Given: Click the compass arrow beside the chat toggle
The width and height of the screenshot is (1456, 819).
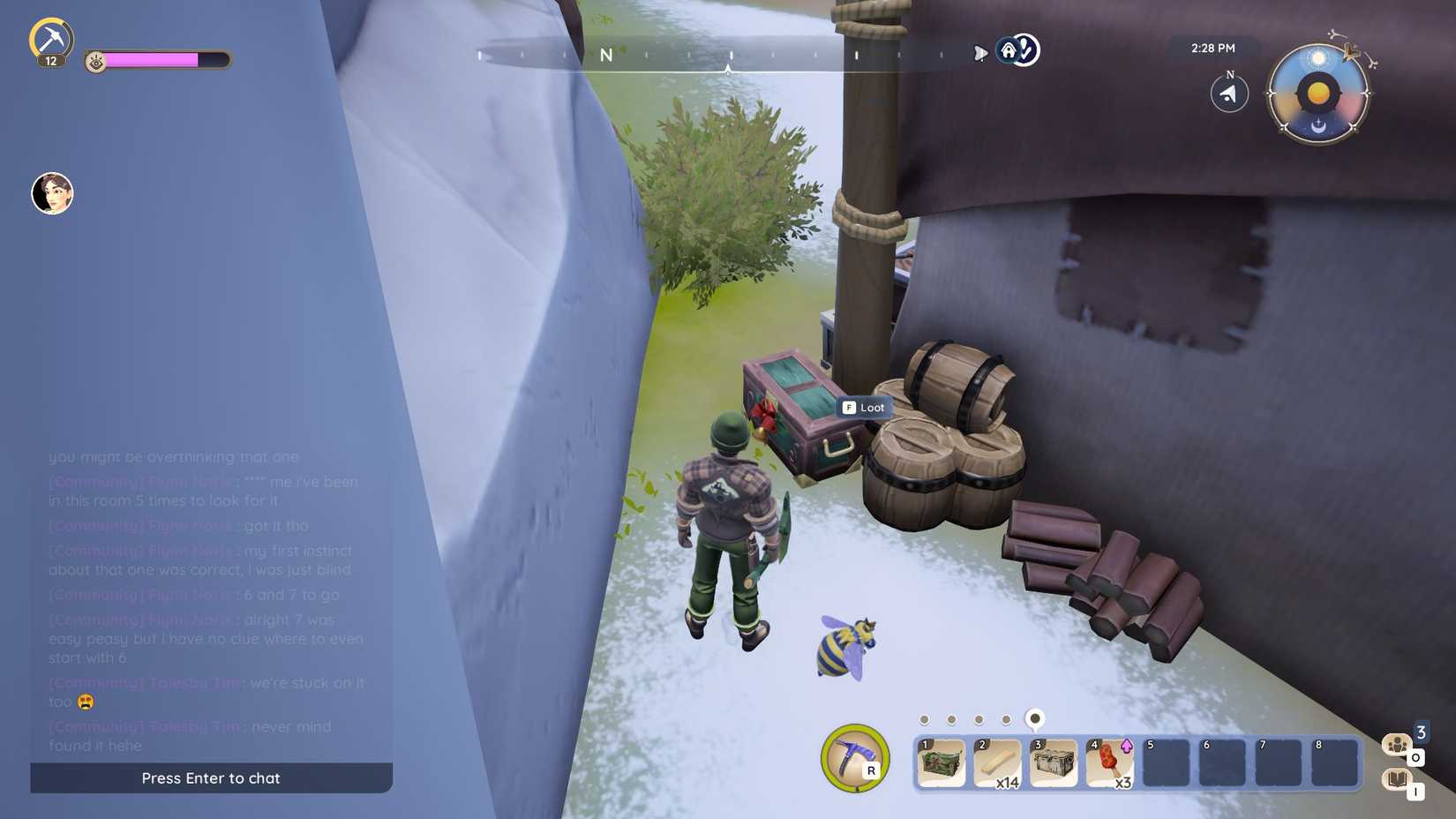Looking at the screenshot, I should 980,53.
